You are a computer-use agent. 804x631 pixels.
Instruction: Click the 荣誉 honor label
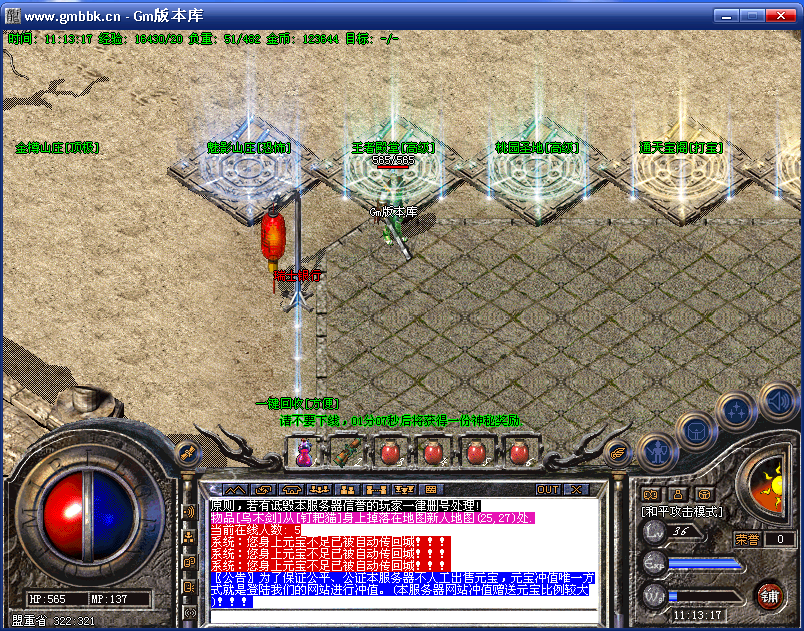748,539
